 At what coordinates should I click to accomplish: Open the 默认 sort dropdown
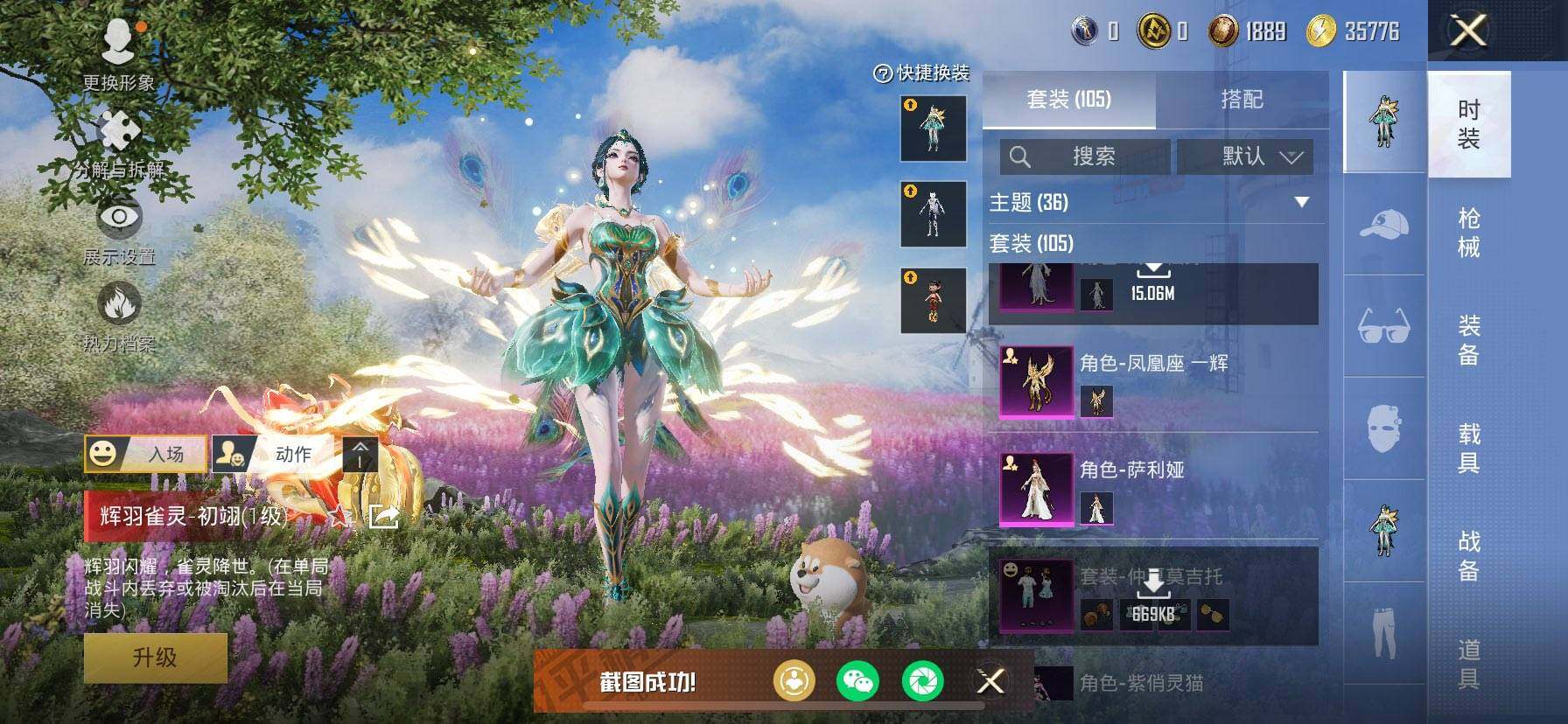[1244, 157]
